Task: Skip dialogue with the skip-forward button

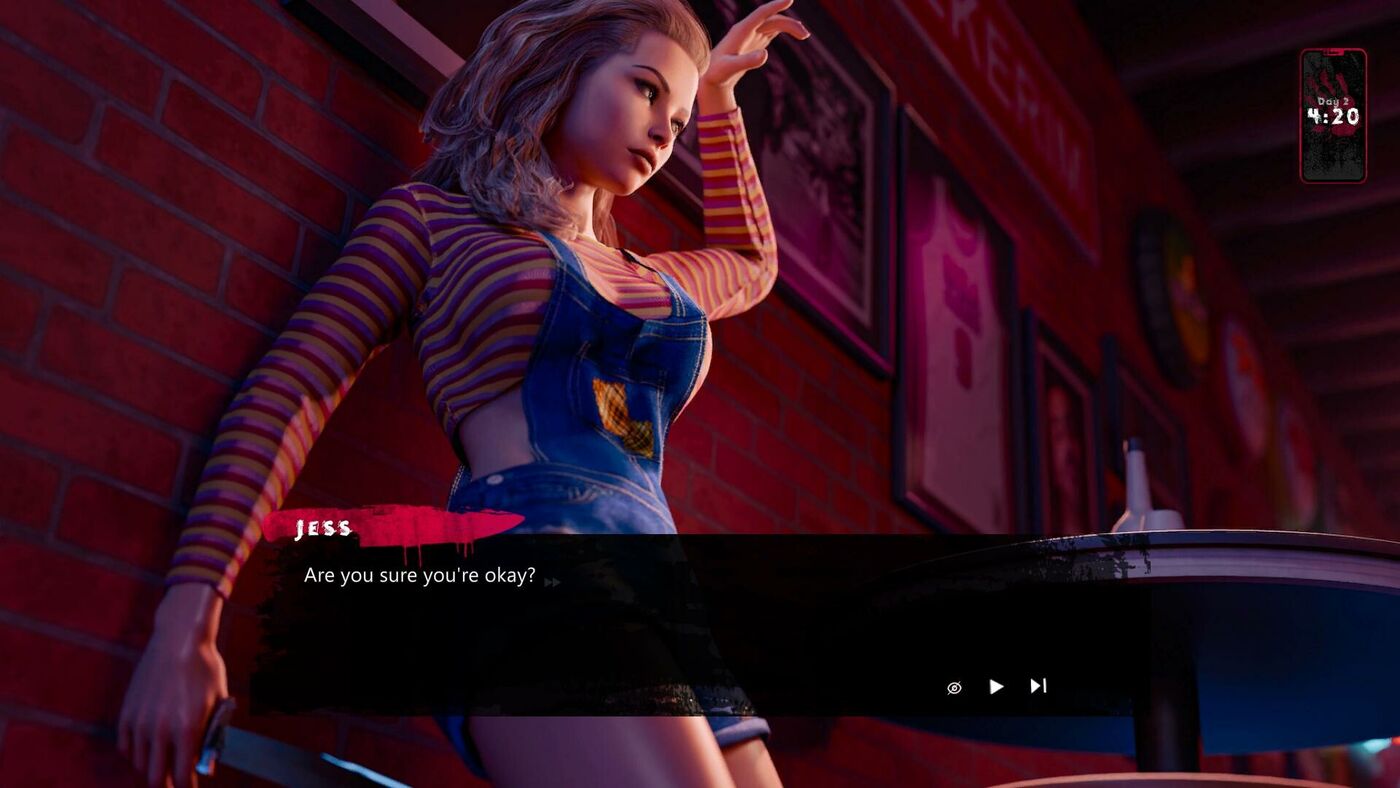Action: (x=1038, y=686)
